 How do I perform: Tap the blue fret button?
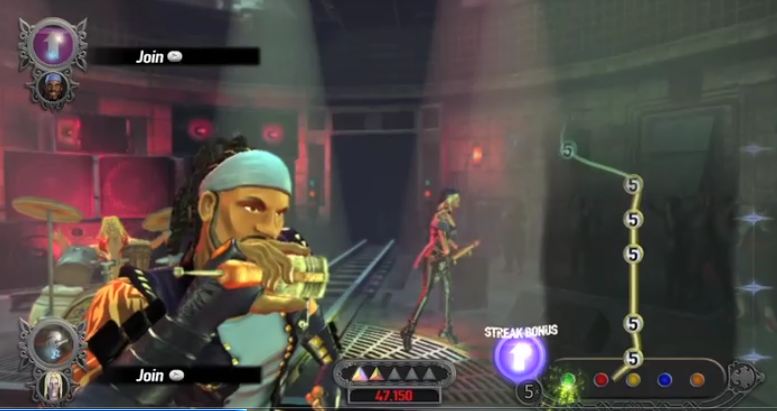pos(665,380)
